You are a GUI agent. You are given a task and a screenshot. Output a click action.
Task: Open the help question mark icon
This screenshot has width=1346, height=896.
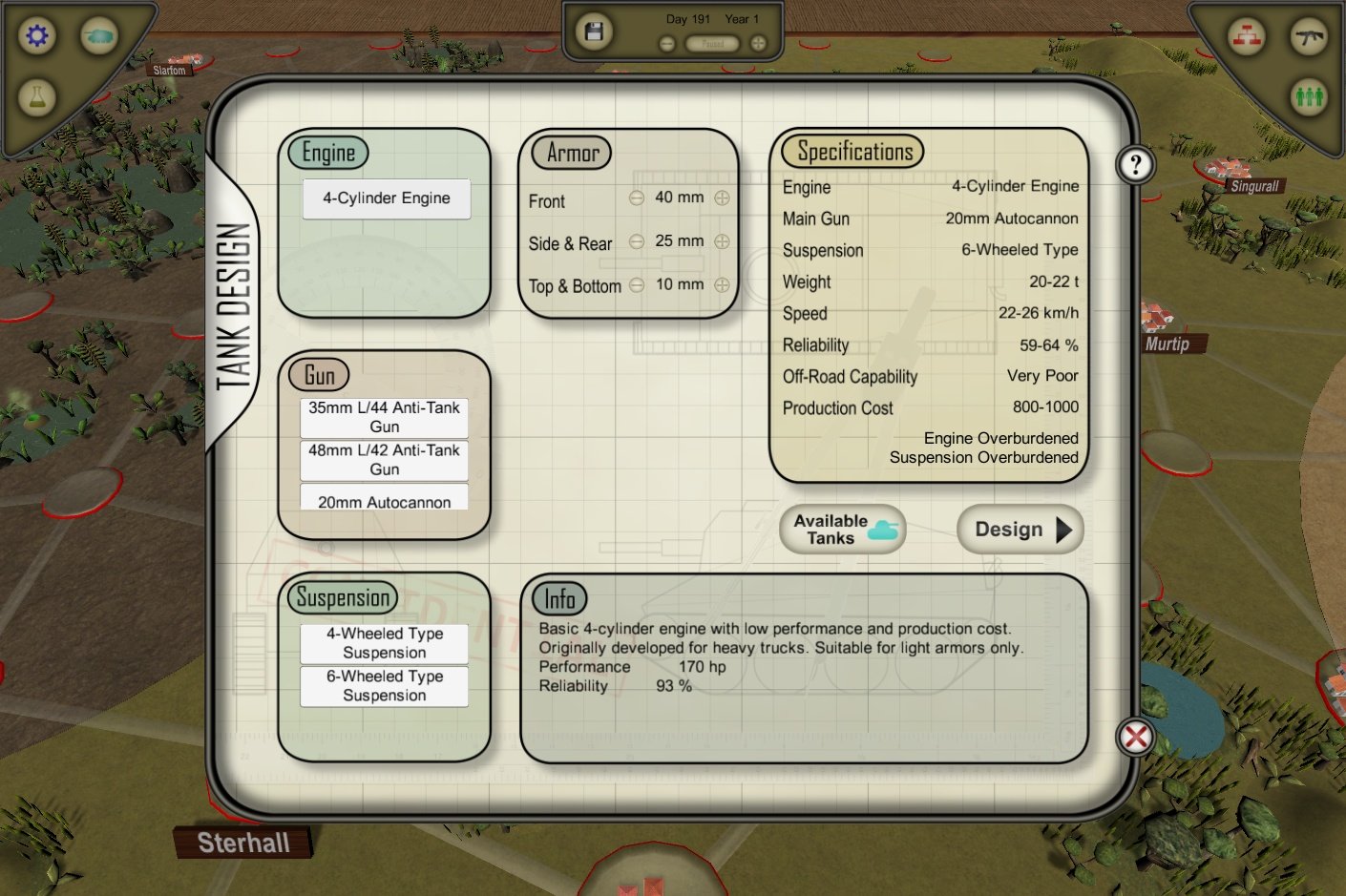pos(1134,163)
